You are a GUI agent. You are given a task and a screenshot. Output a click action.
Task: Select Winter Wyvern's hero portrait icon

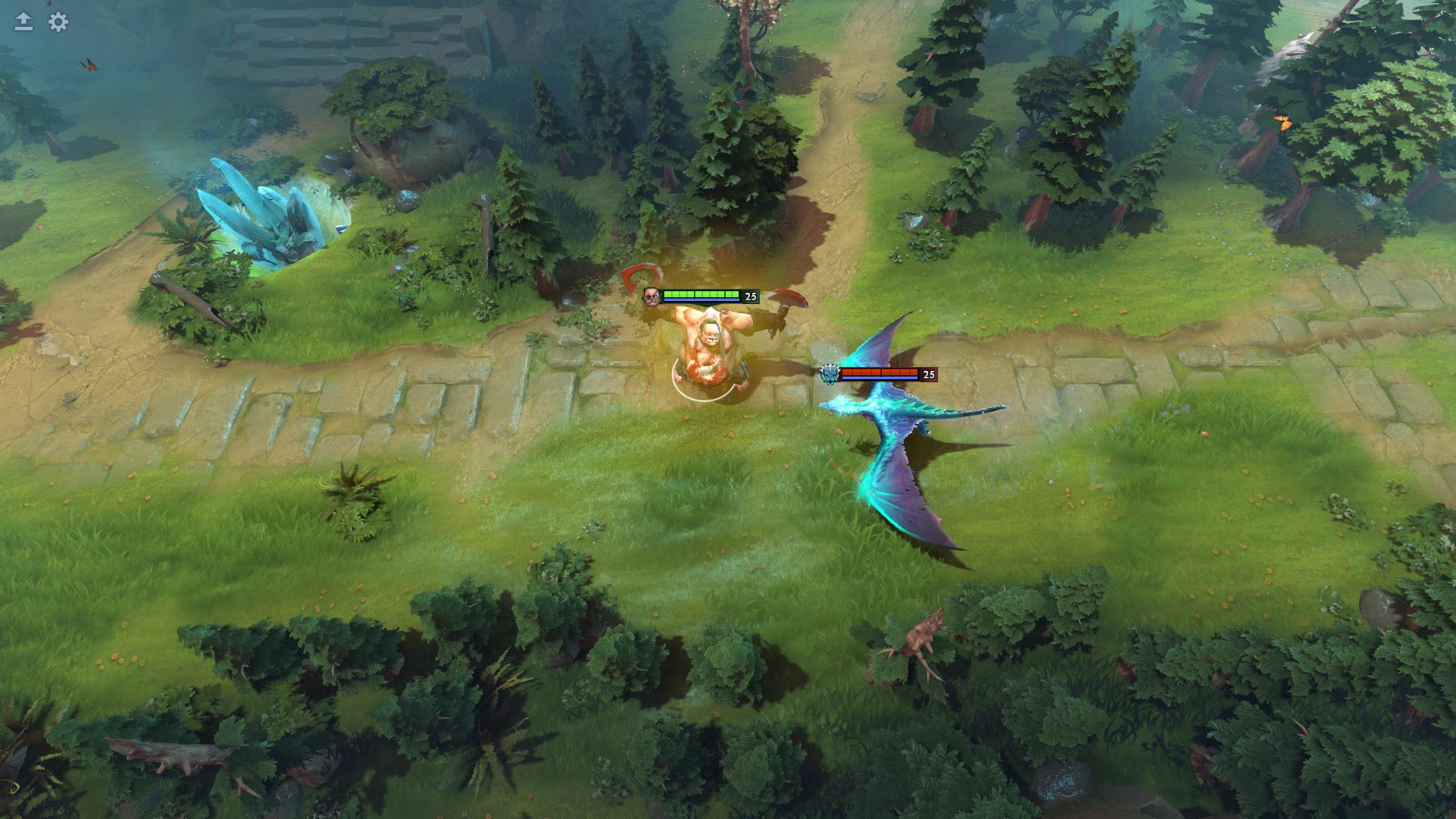[x=831, y=373]
